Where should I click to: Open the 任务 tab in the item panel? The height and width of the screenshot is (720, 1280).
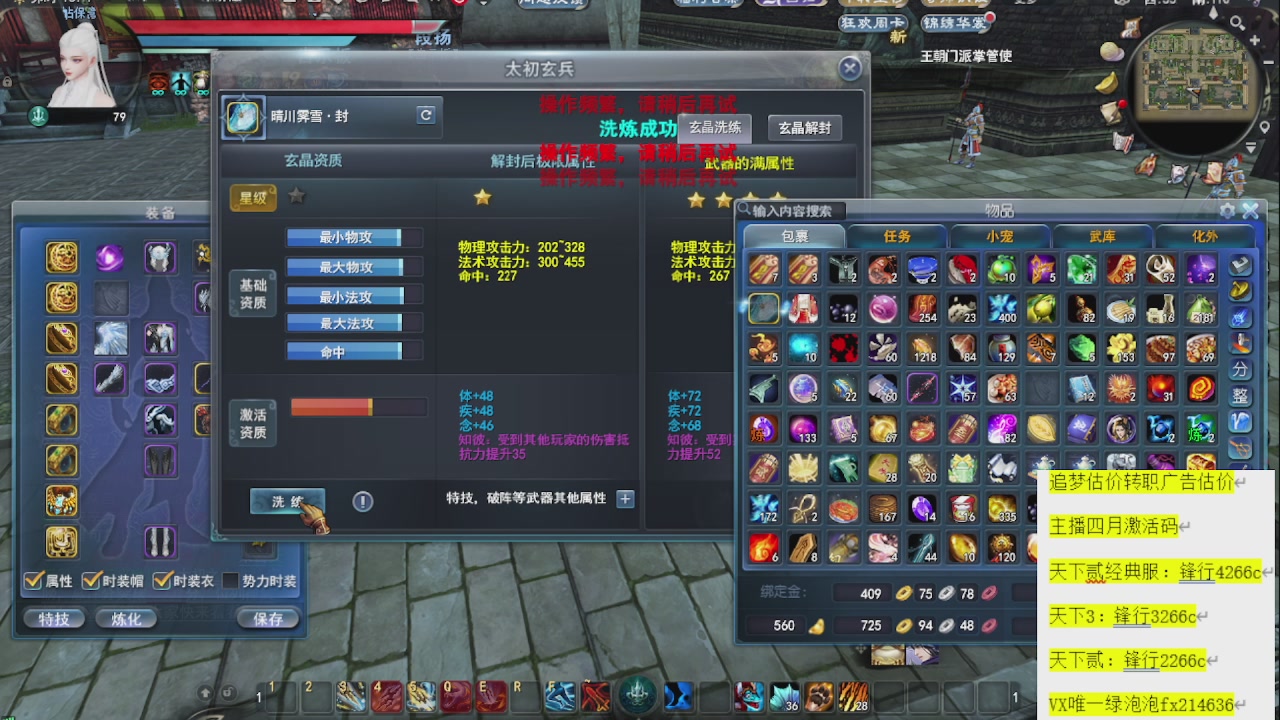(x=898, y=237)
